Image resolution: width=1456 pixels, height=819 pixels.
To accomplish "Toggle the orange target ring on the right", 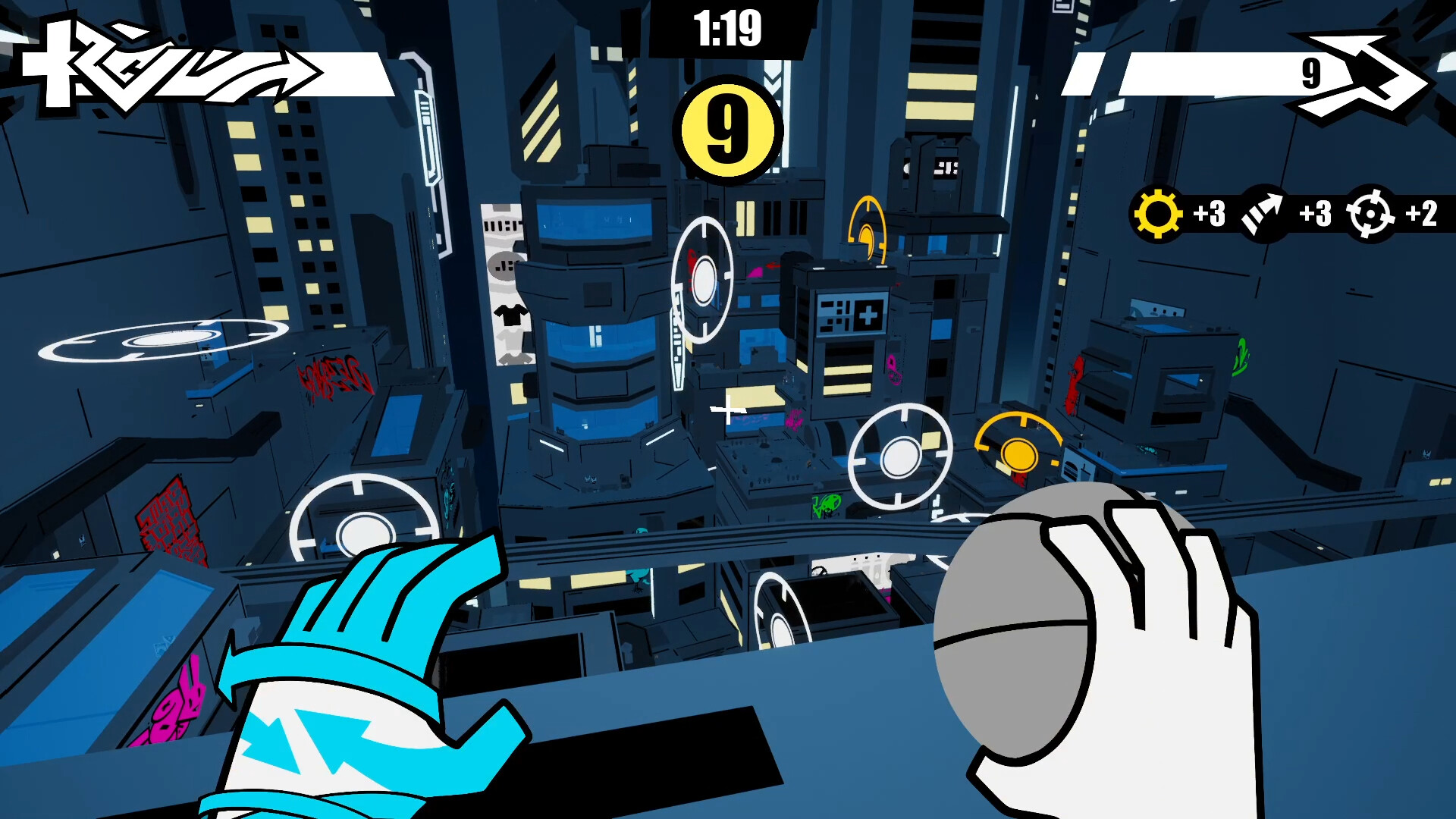I will point(1019,453).
